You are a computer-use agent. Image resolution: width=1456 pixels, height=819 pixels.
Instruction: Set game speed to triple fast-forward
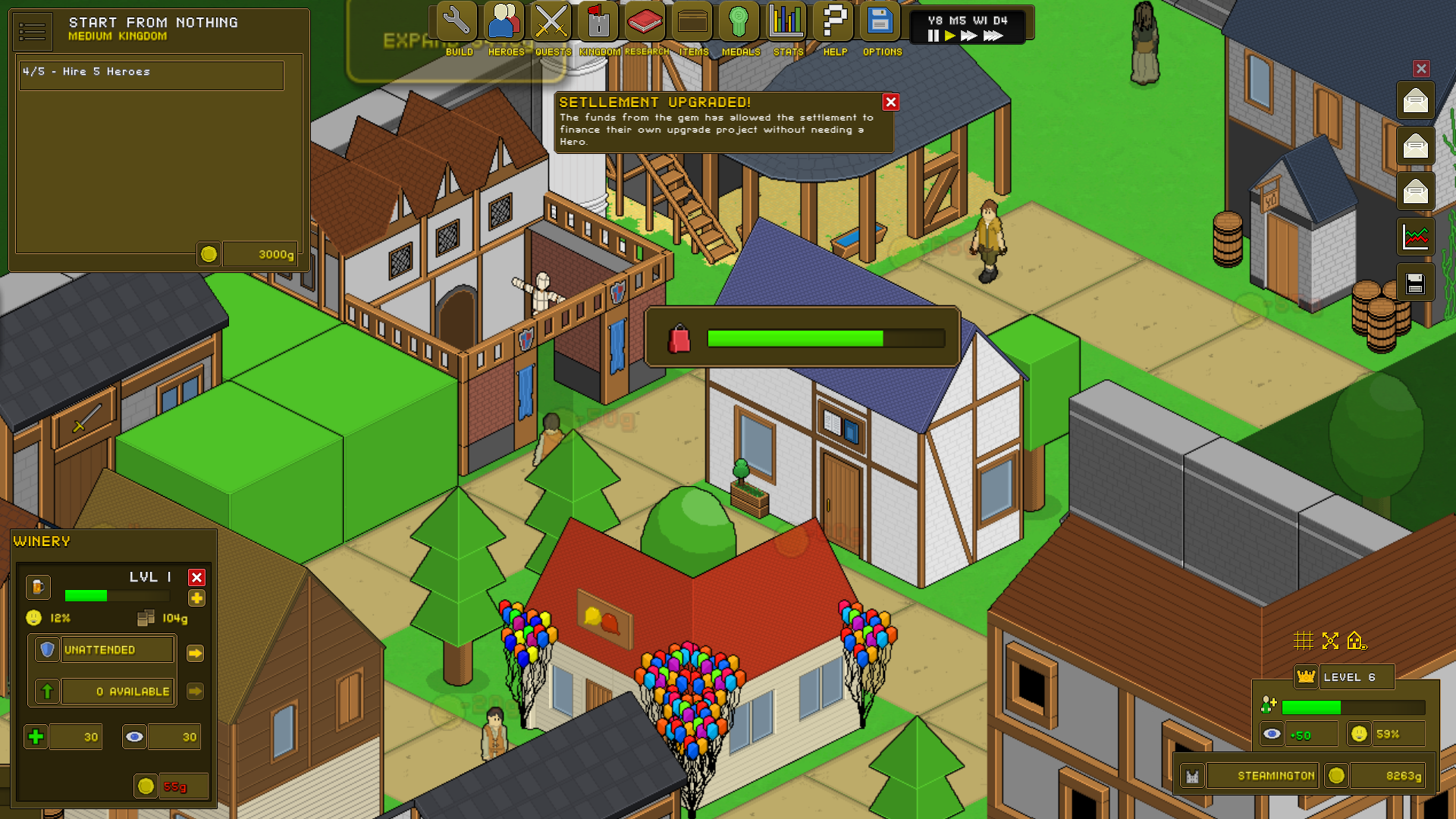[x=993, y=36]
